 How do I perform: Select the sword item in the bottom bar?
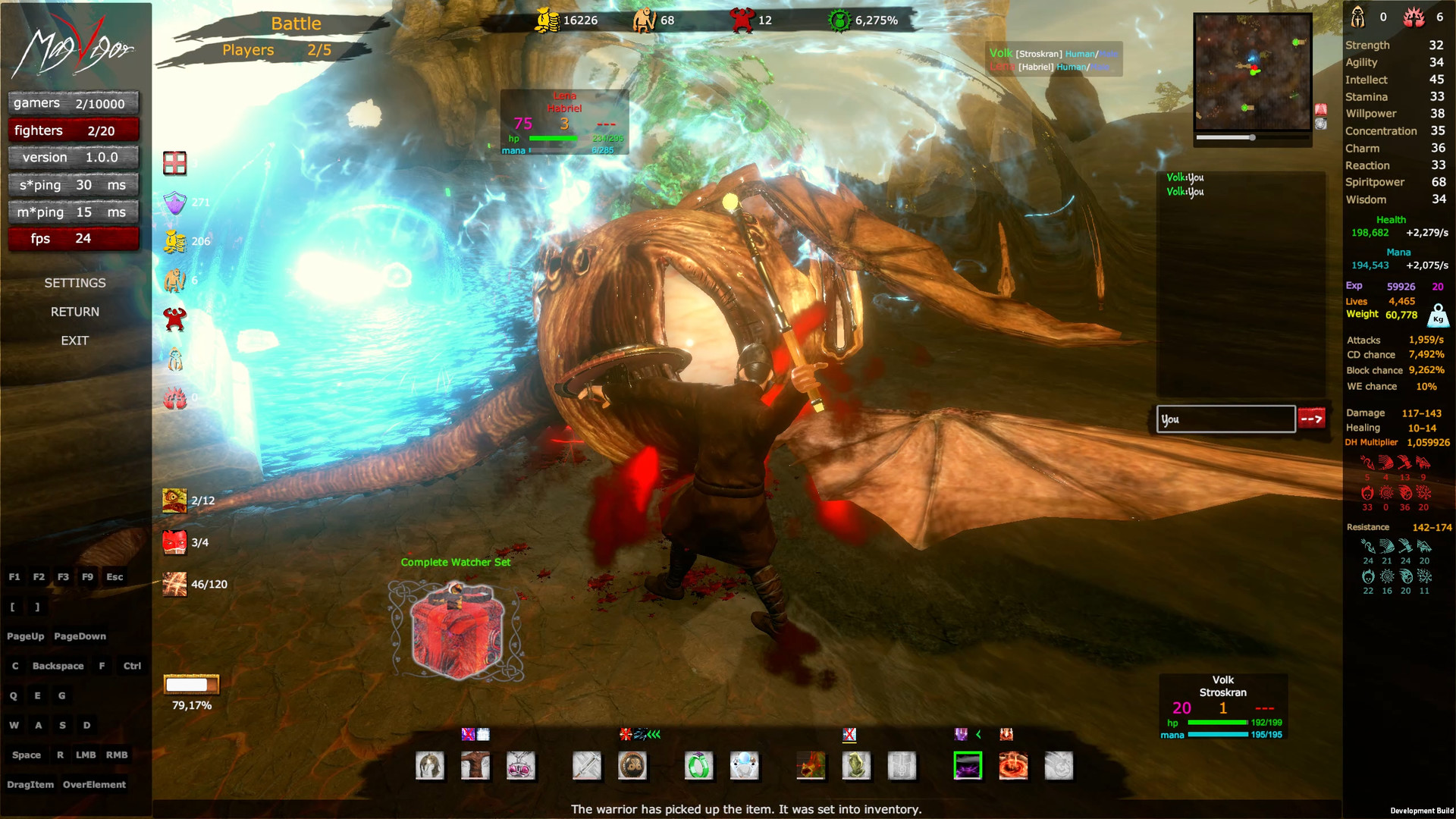coord(588,767)
